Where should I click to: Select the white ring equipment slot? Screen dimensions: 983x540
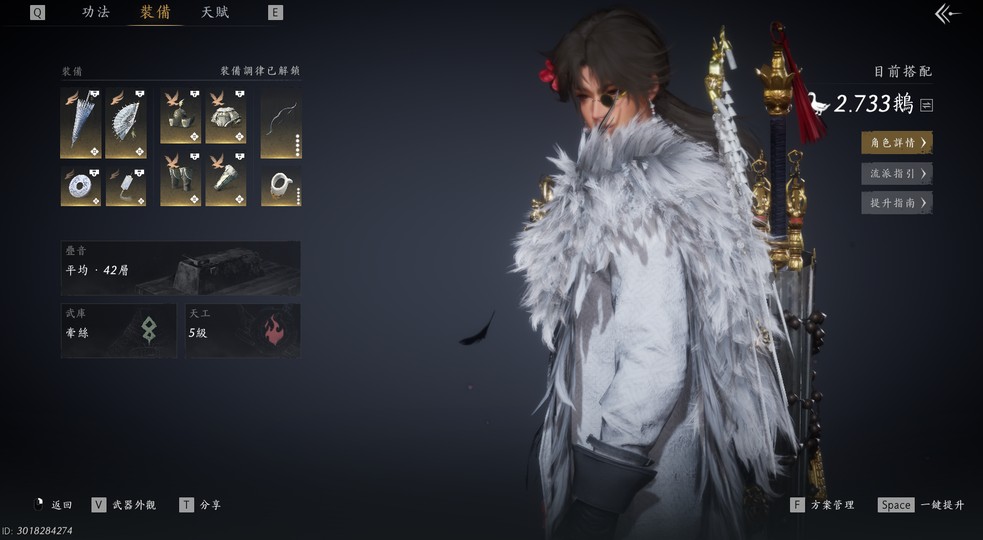(x=281, y=185)
